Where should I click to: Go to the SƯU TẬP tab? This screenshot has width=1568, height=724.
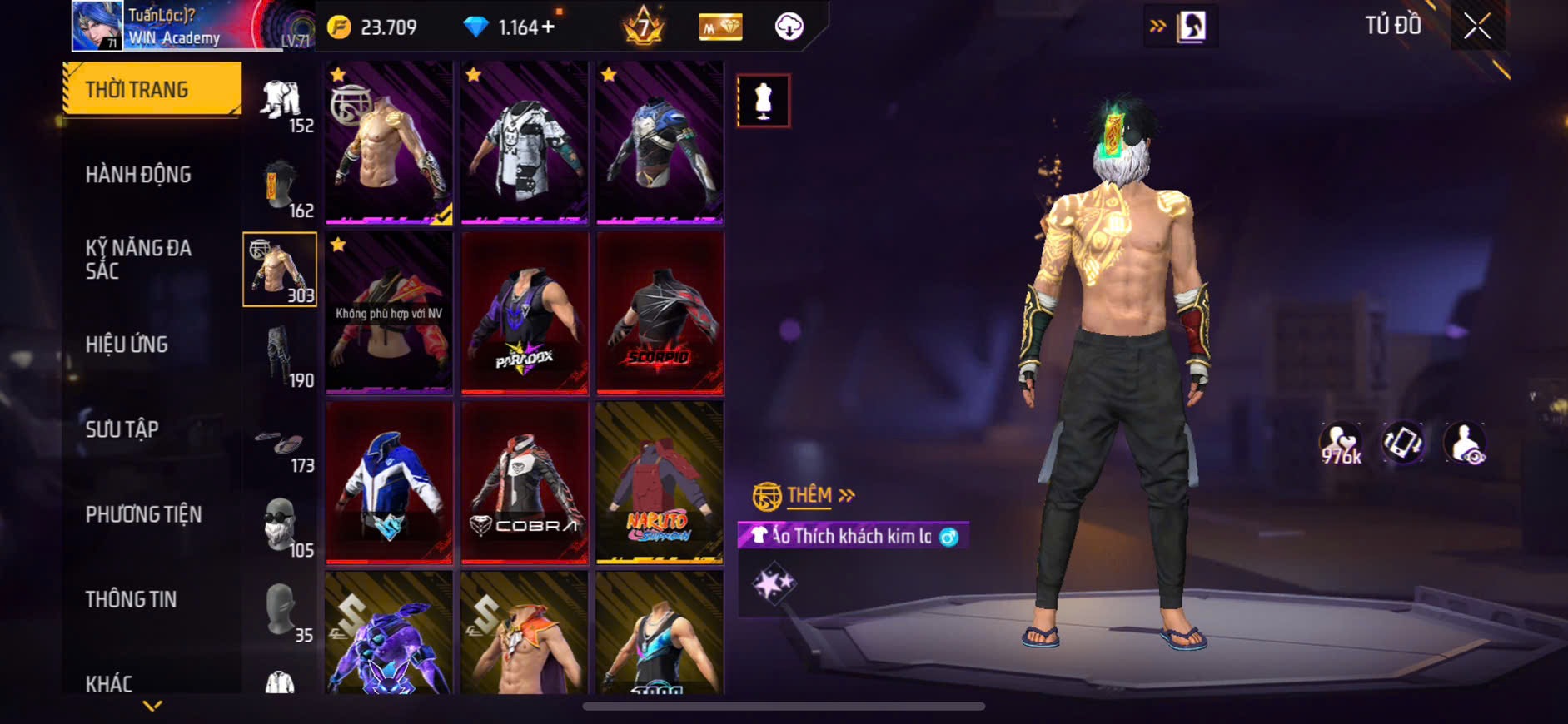[x=122, y=429]
